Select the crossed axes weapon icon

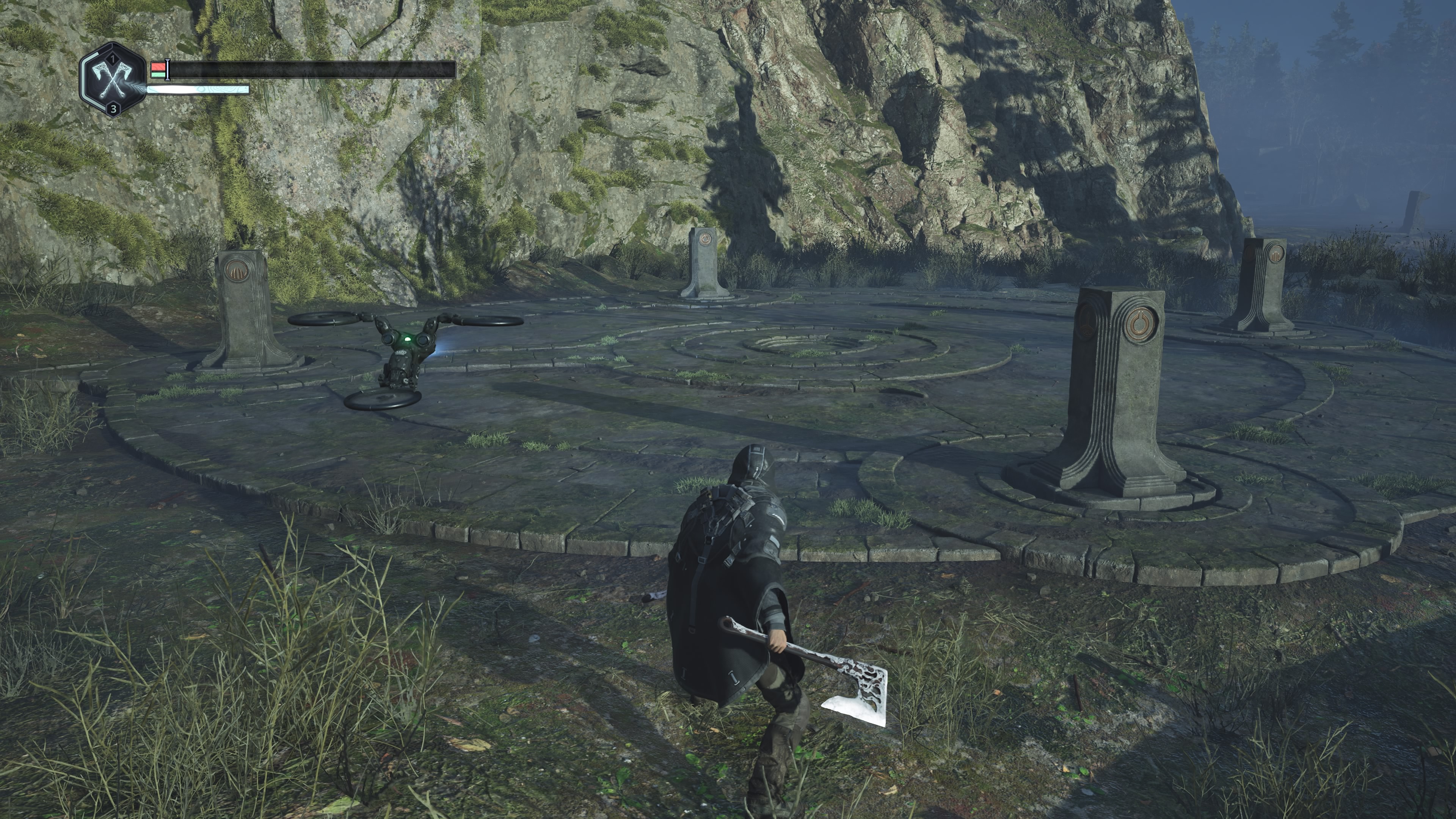113,80
